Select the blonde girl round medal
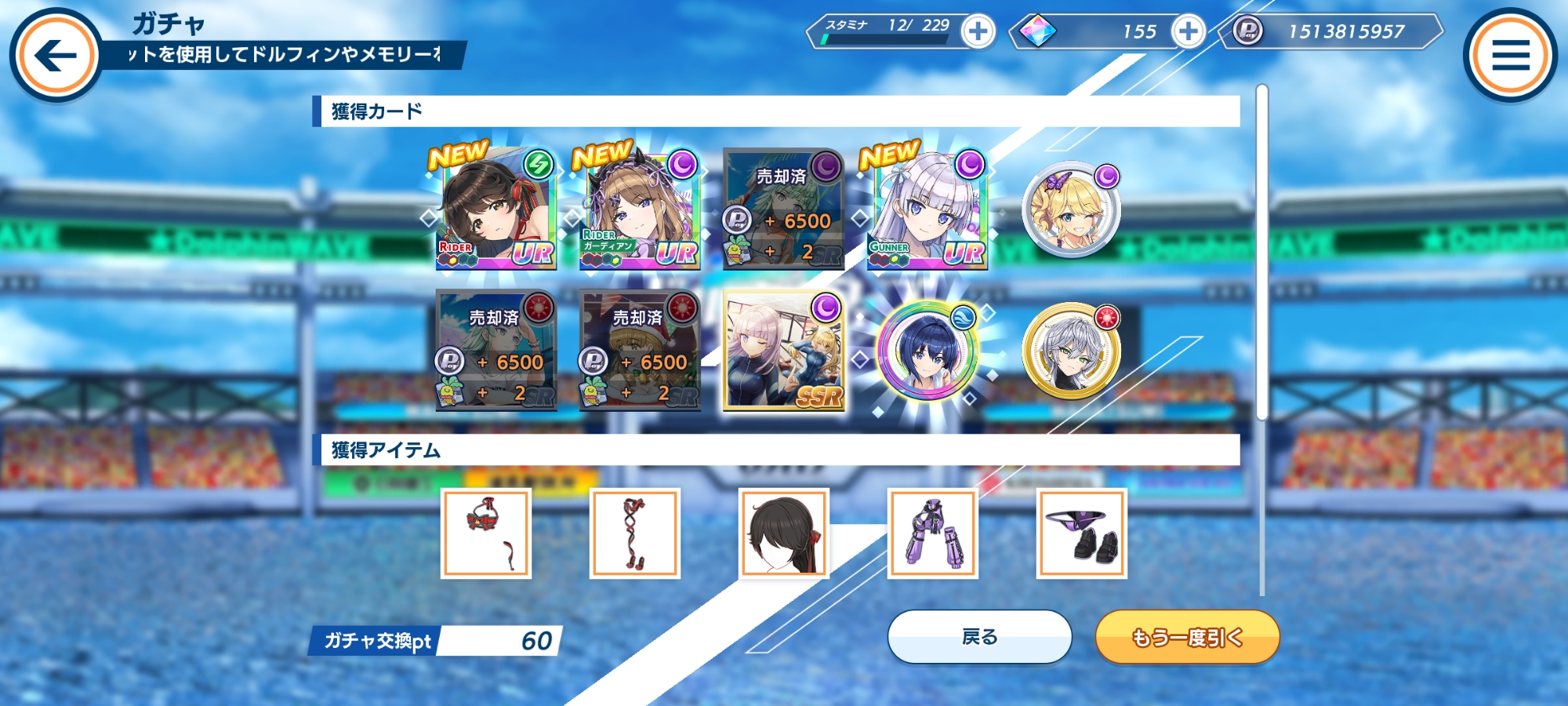Viewport: 1568px width, 706px height. (1071, 210)
